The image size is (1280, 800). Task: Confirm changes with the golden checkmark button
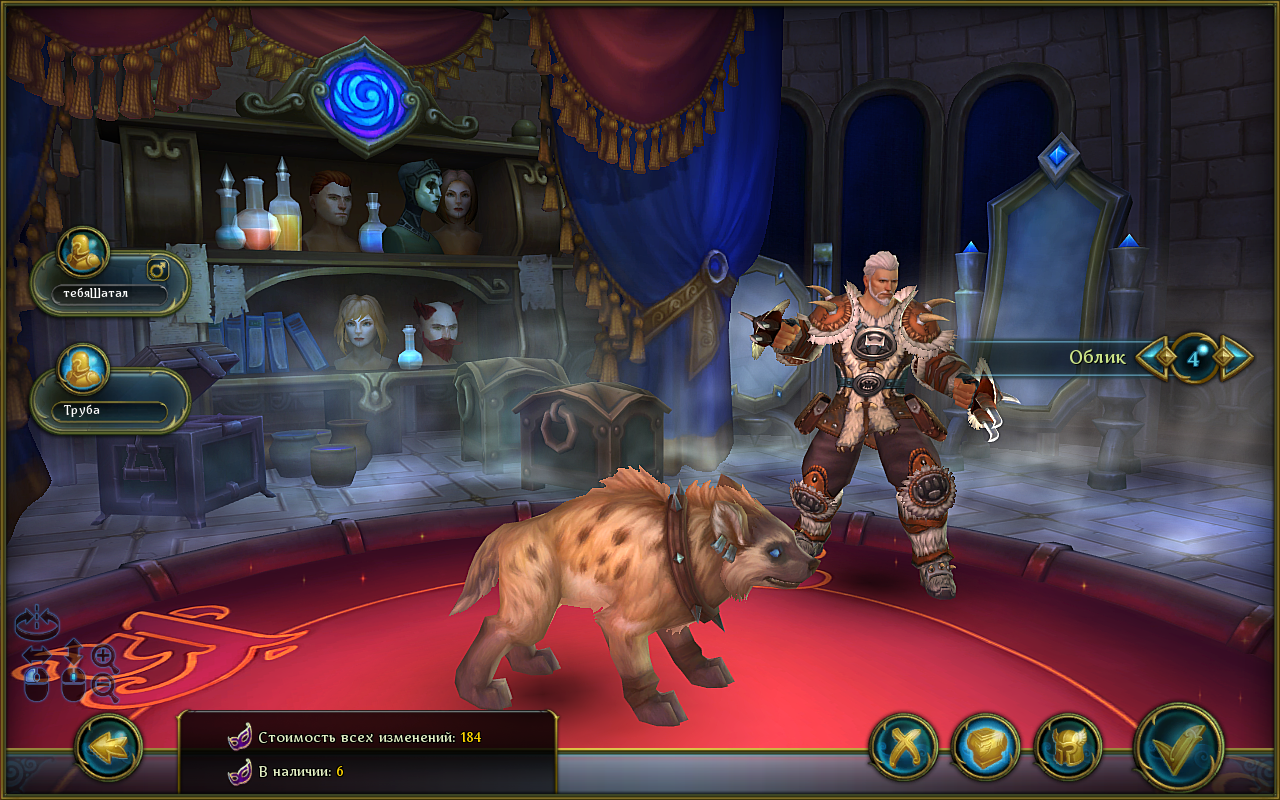tap(1180, 748)
